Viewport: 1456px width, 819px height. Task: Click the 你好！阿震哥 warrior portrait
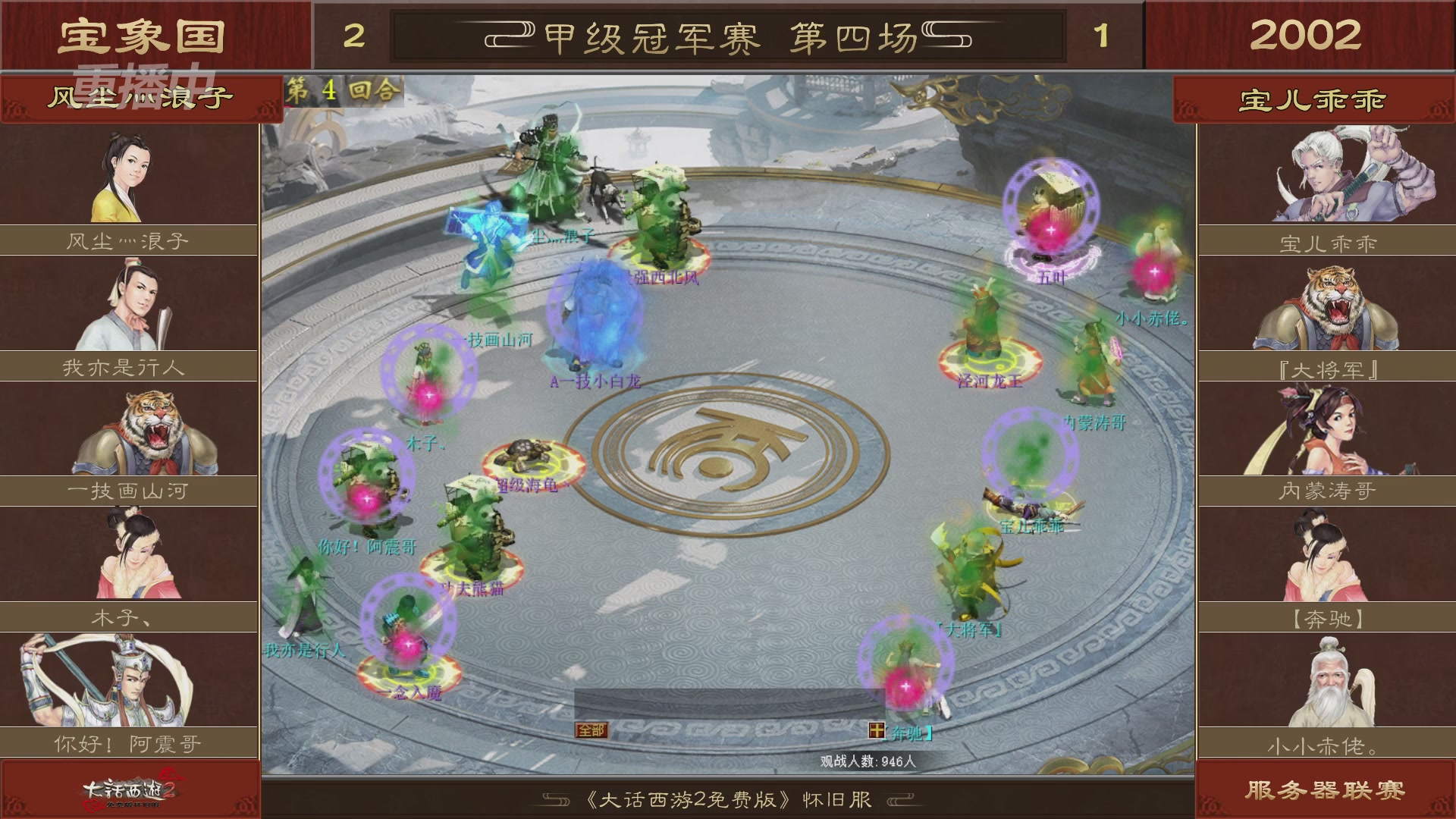[x=129, y=682]
